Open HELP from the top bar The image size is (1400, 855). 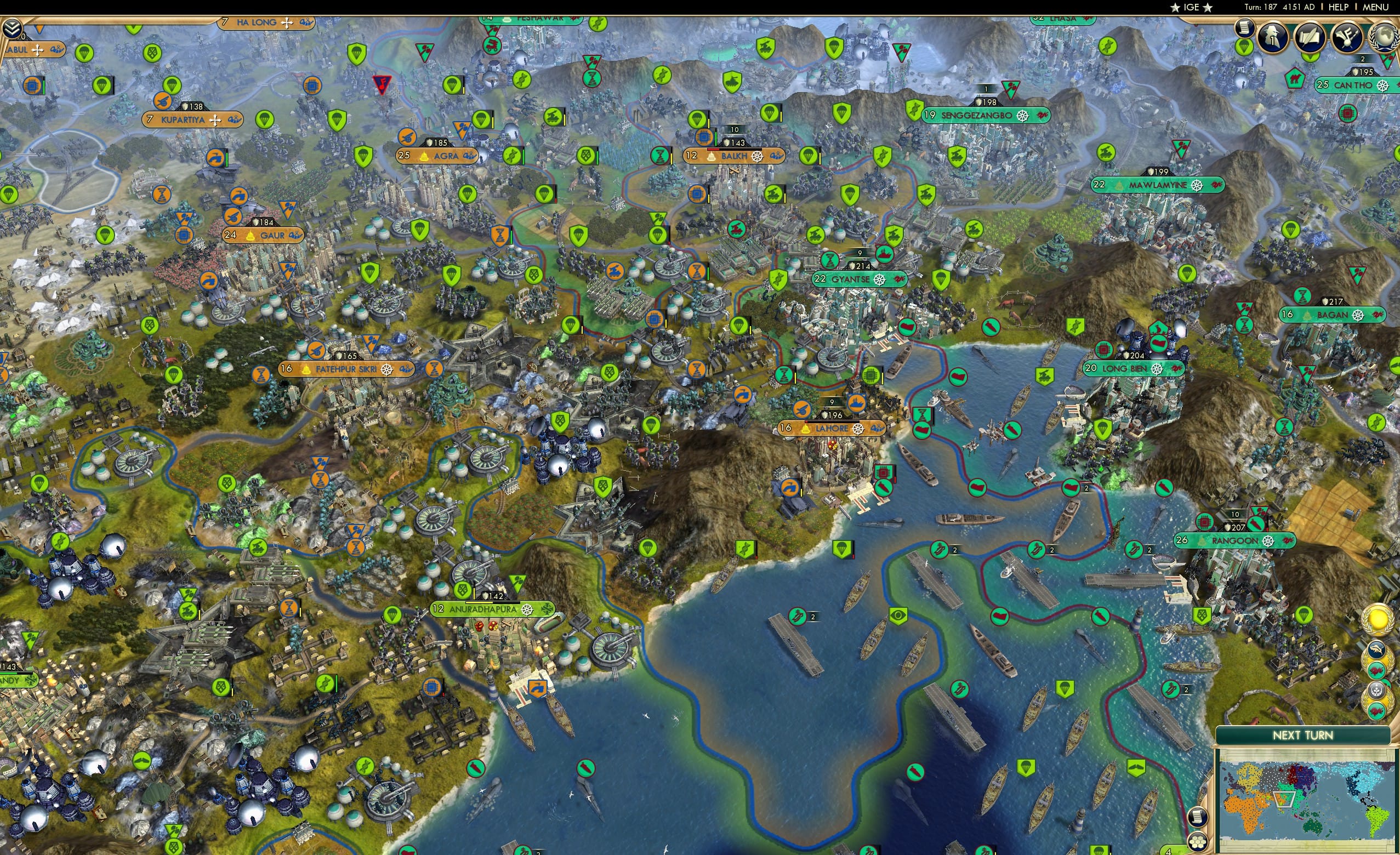[x=1339, y=7]
